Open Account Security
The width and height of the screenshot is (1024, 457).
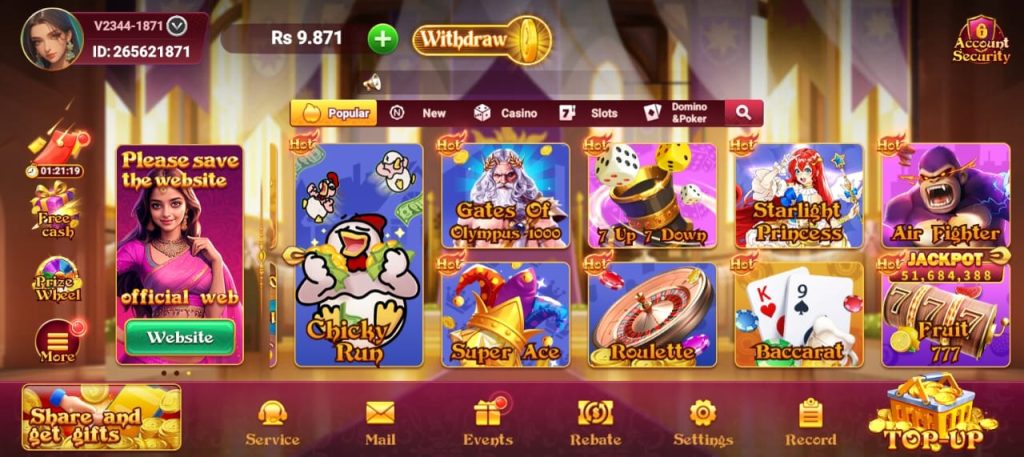click(x=980, y=41)
